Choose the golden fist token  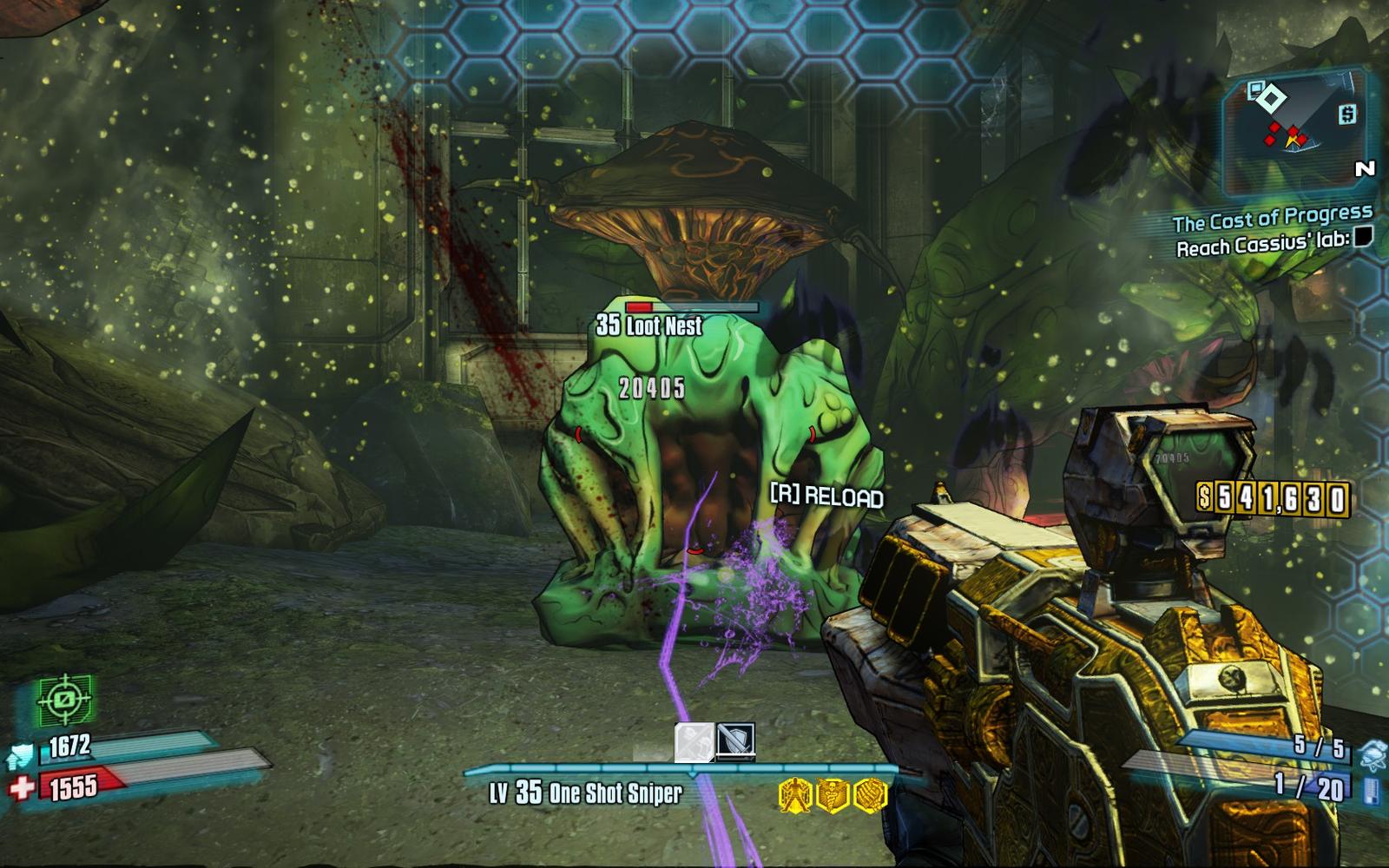pyautogui.click(x=870, y=793)
